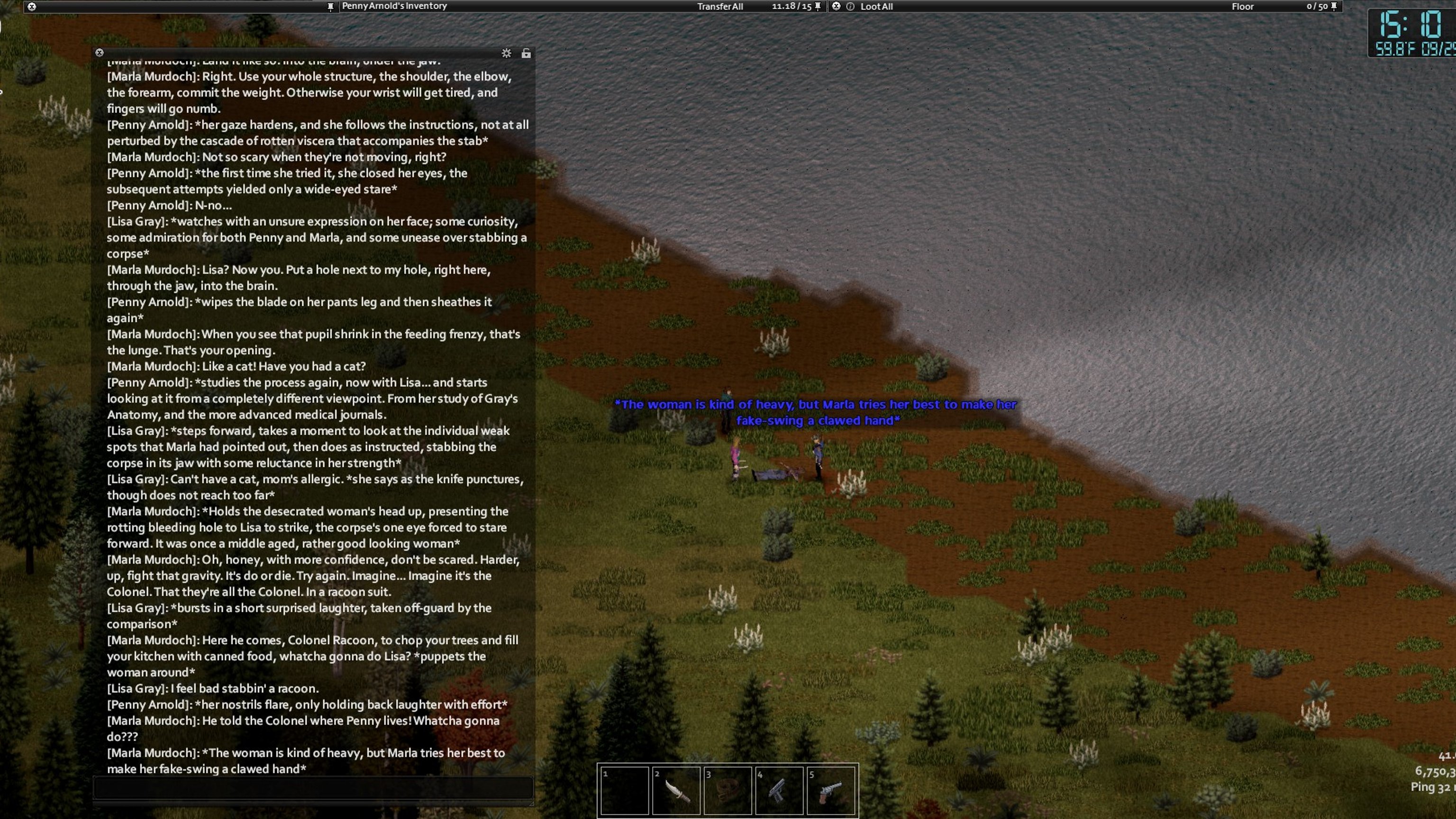This screenshot has height=819, width=1456.
Task: Toggle the chat window lock icon
Action: point(526,53)
